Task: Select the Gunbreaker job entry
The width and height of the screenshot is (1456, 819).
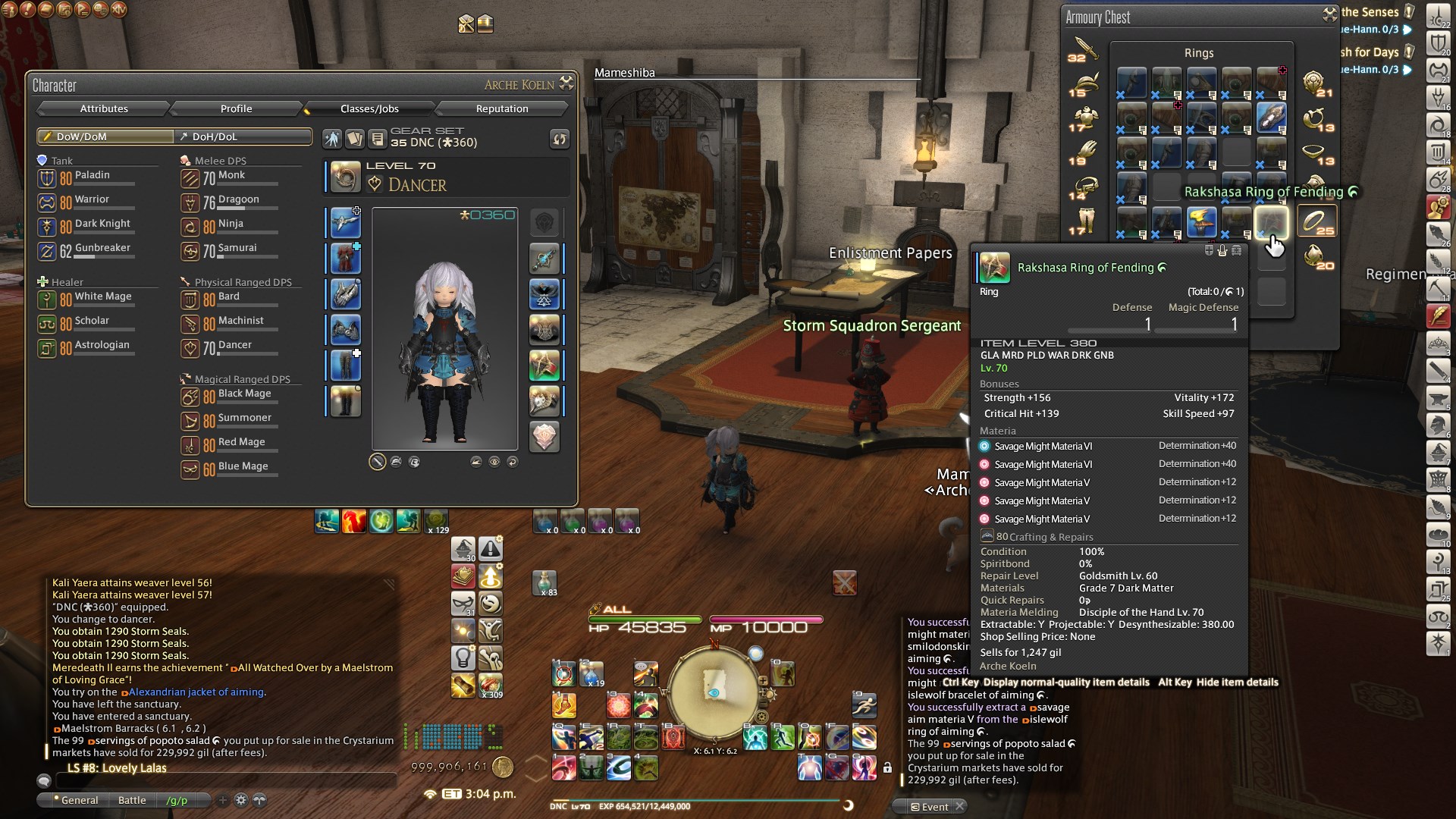Action: click(x=102, y=248)
